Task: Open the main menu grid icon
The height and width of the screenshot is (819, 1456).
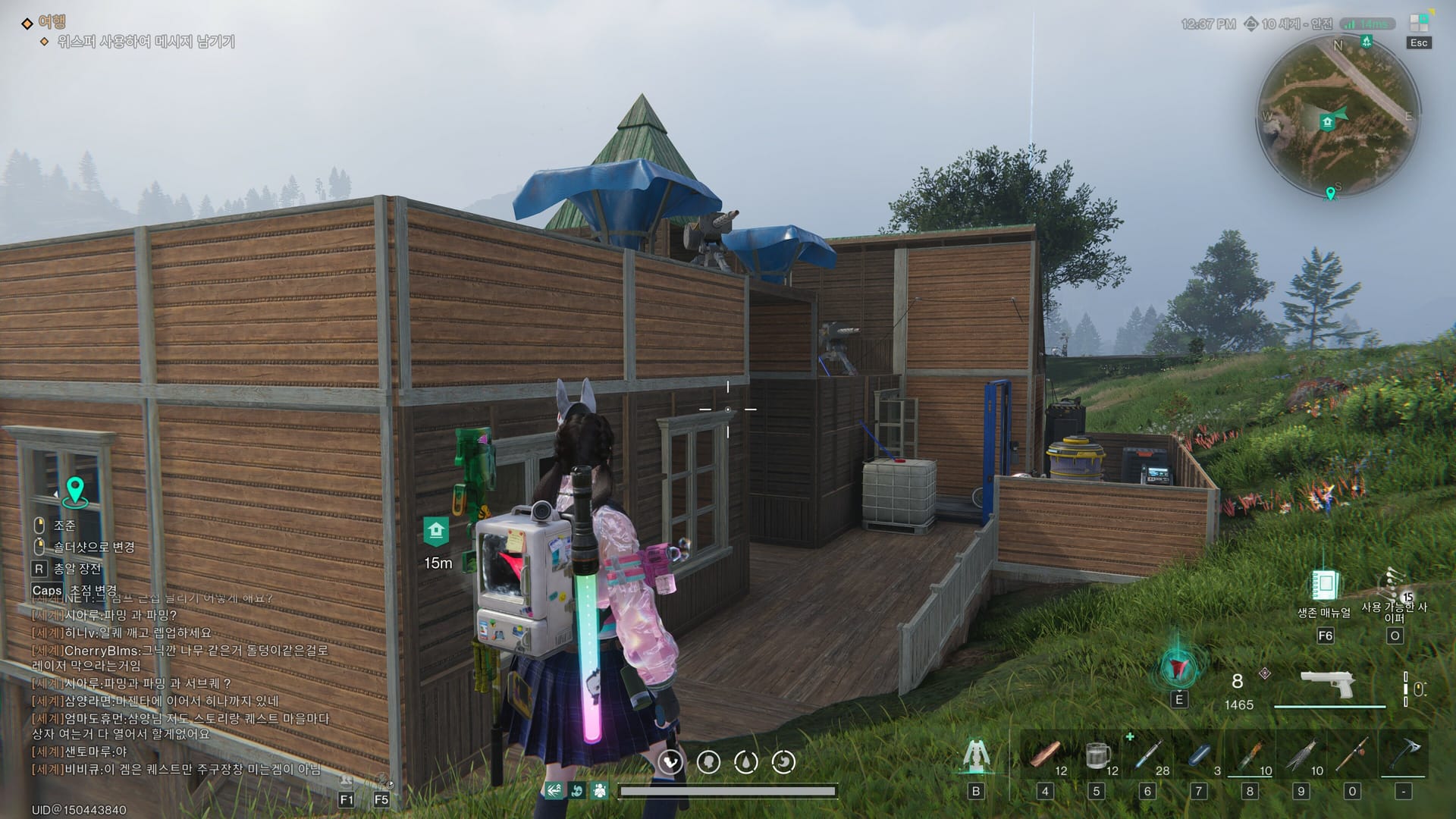Action: [x=1418, y=23]
